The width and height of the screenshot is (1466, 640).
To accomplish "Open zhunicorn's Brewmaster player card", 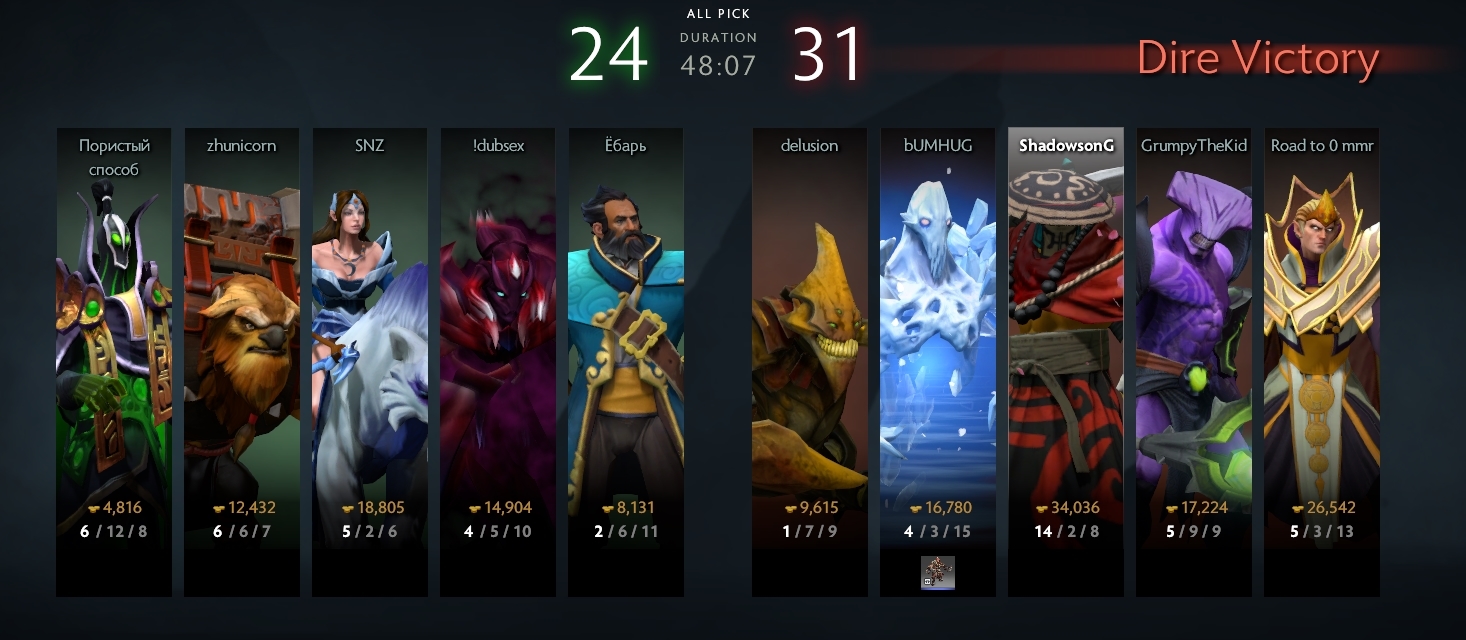I will (x=241, y=340).
